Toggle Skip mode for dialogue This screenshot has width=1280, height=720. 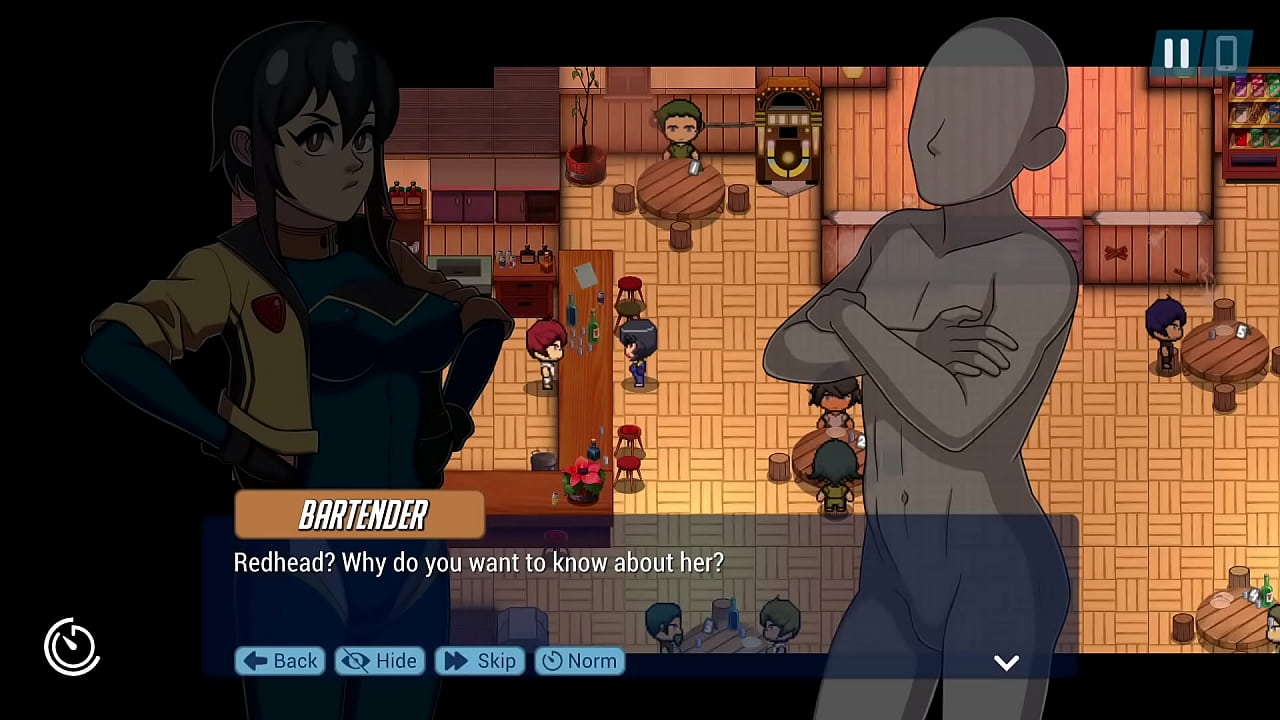tap(478, 661)
